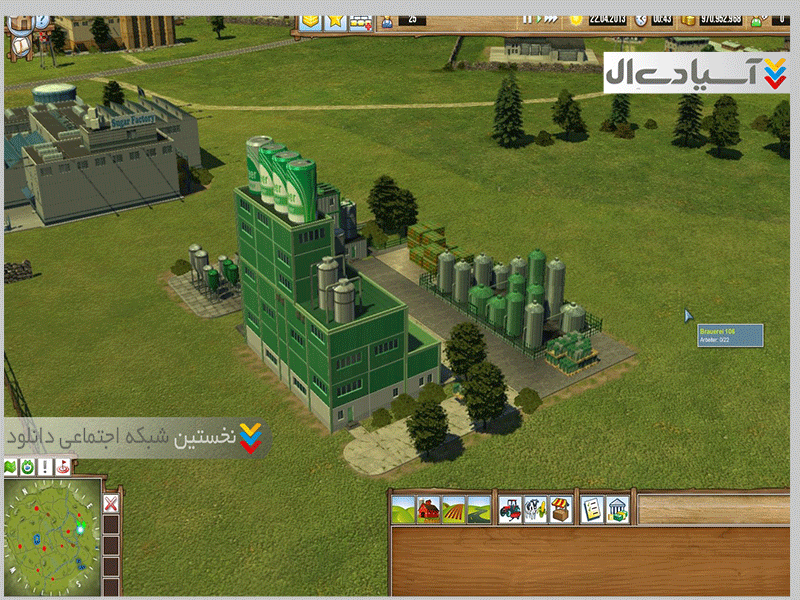Open the gold star menu
The image size is (800, 600).
click(x=334, y=19)
